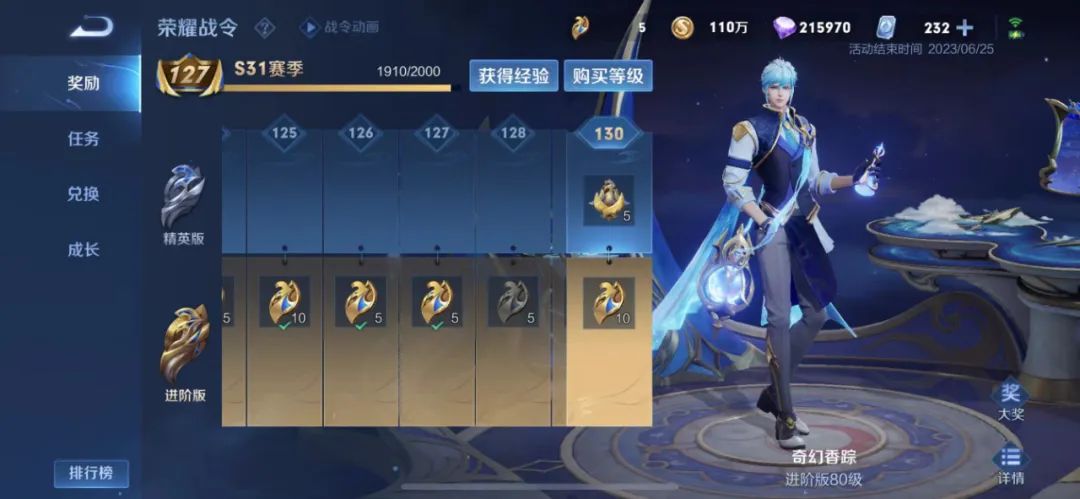This screenshot has width=1080, height=499.
Task: Open the 详情 details list
Action: click(1011, 463)
